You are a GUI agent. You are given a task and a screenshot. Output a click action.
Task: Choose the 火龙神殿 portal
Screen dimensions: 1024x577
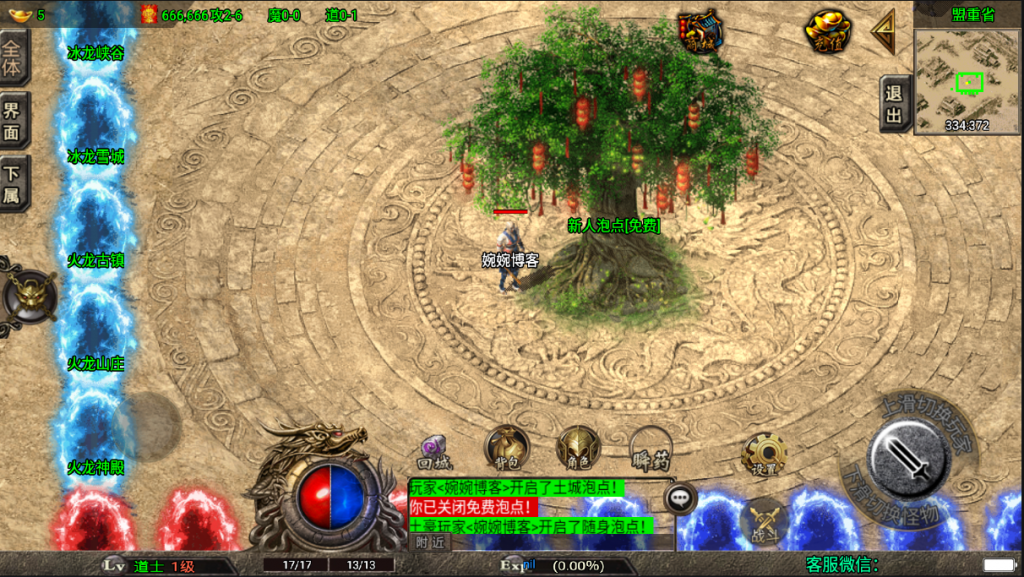click(x=96, y=467)
